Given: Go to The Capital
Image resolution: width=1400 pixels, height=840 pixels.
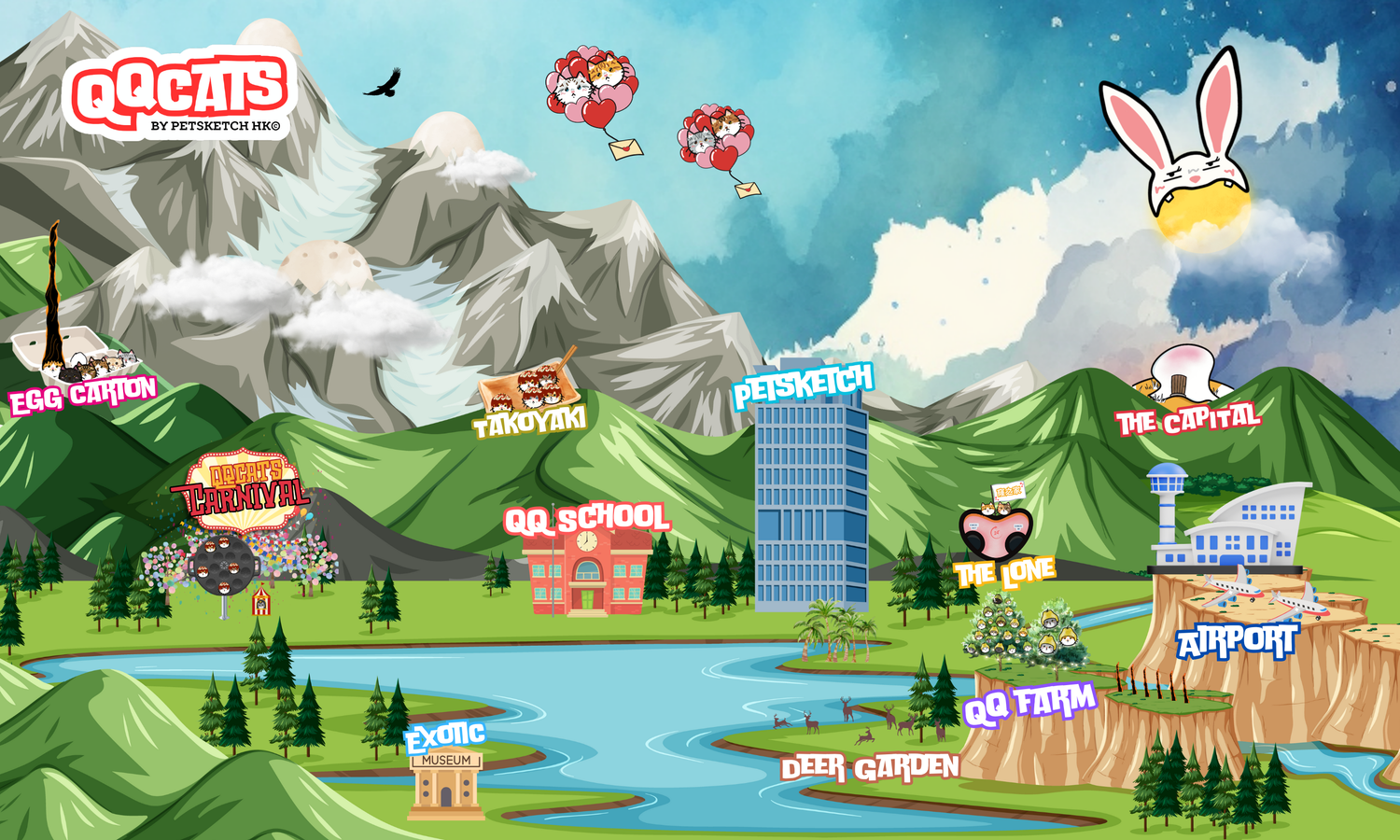Looking at the screenshot, I should coord(1188,421).
